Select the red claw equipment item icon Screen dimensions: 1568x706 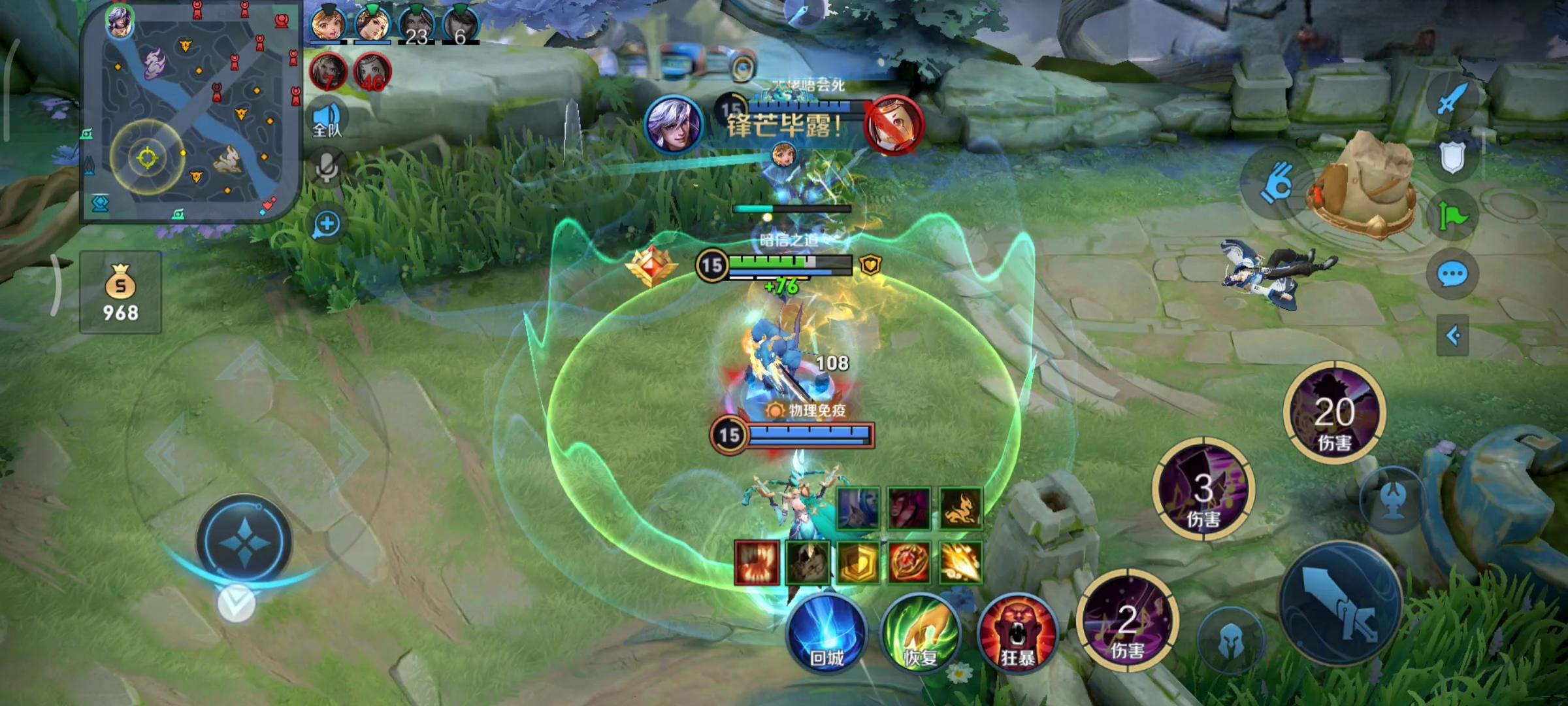(x=757, y=562)
